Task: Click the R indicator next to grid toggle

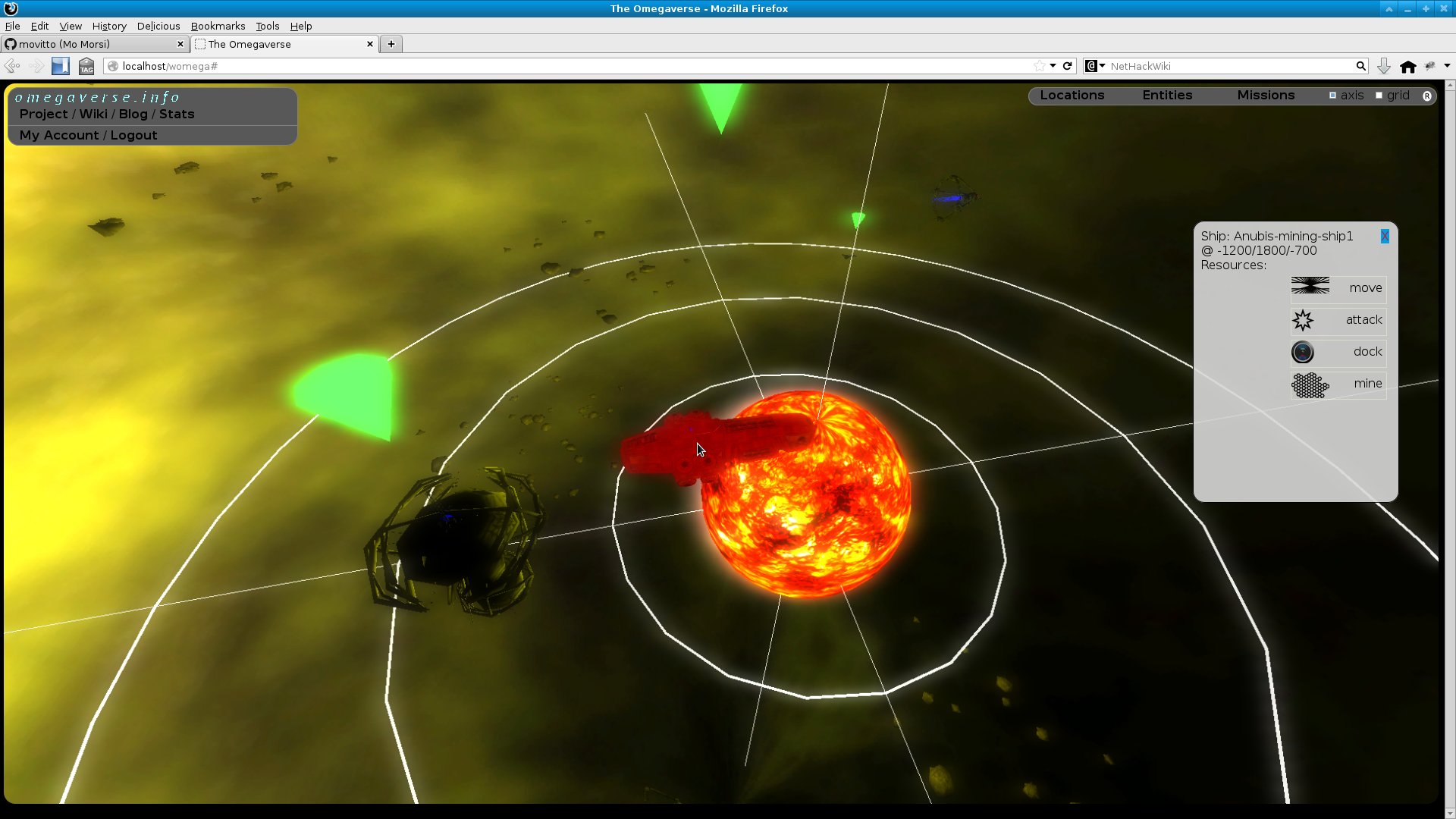Action: [x=1429, y=96]
